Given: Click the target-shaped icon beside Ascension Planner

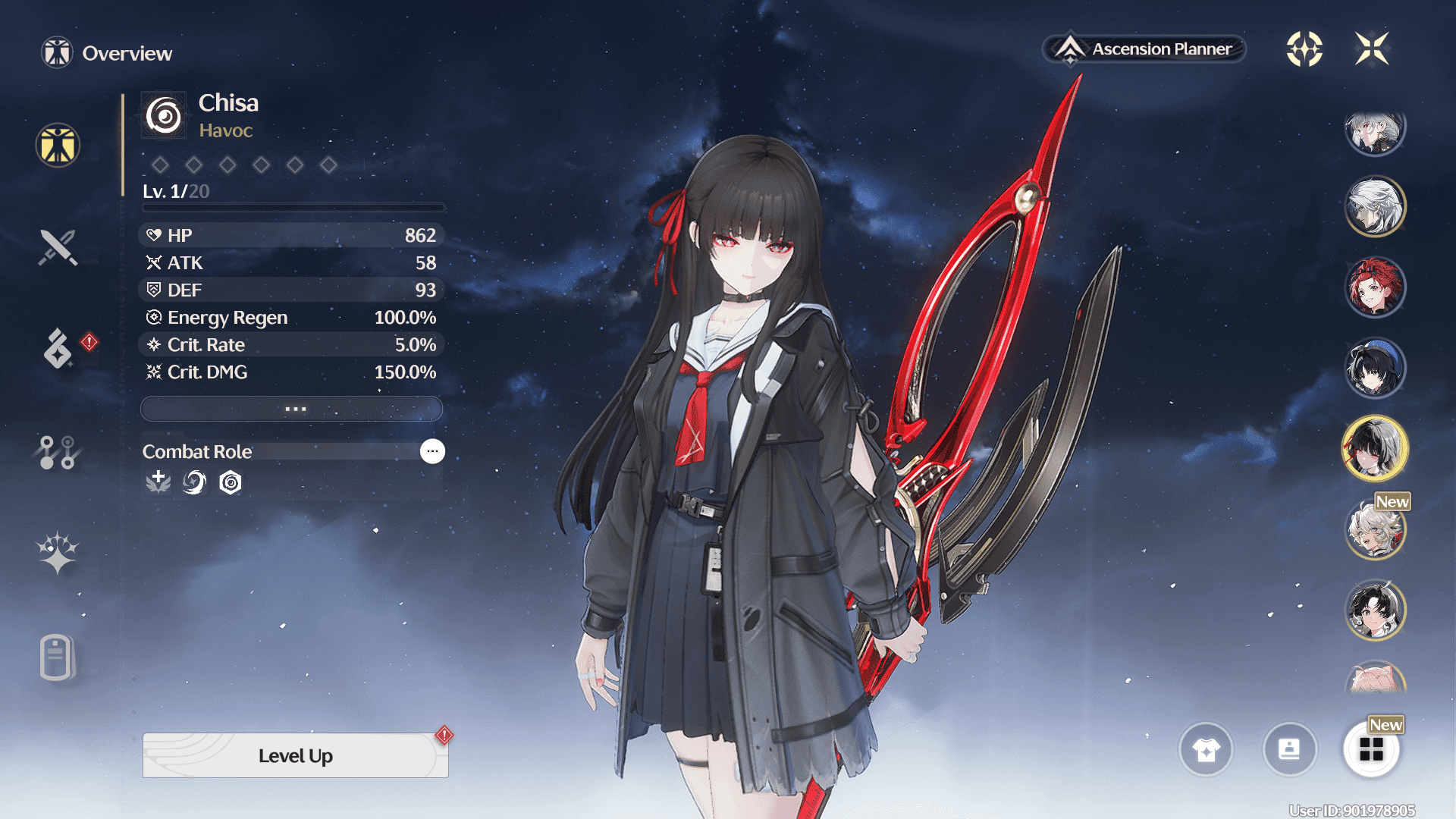Looking at the screenshot, I should tap(1304, 49).
